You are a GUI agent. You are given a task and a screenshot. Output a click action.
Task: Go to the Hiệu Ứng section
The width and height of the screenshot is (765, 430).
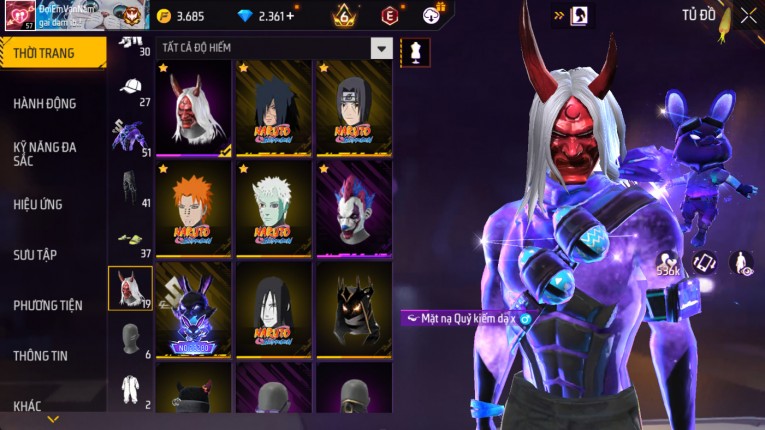(38, 204)
